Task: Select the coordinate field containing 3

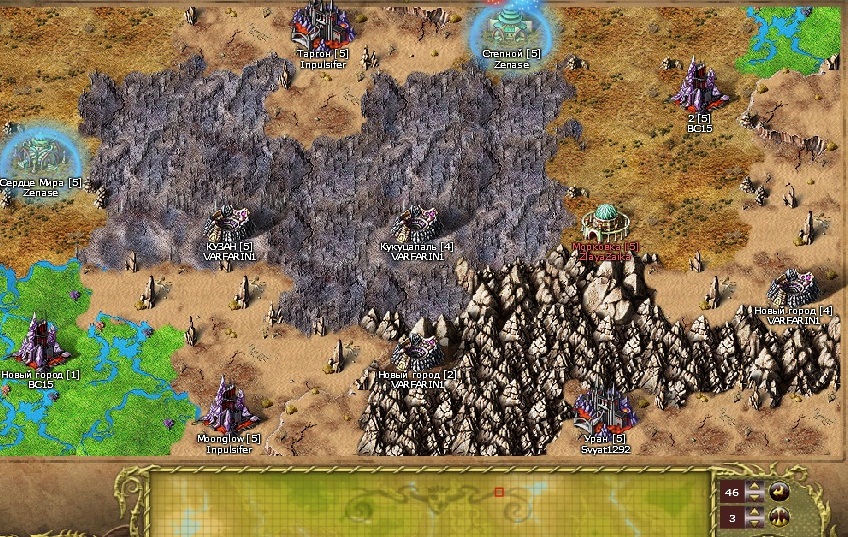Action: pyautogui.click(x=732, y=518)
